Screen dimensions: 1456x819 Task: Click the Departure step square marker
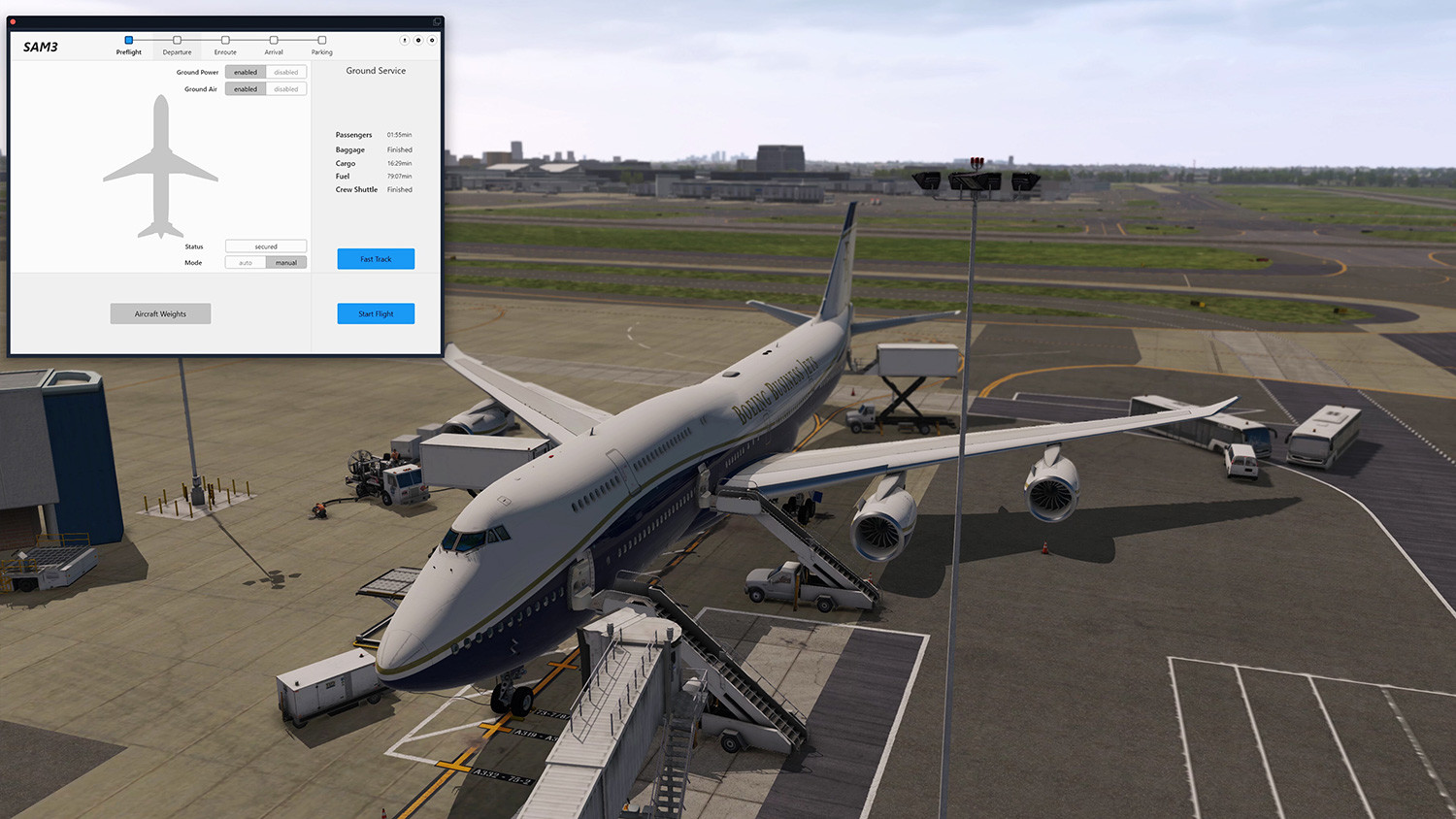pos(178,40)
